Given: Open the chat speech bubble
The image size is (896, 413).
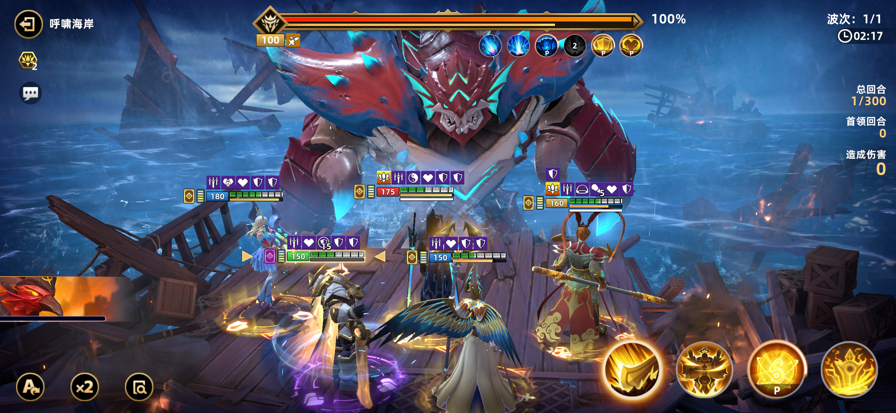Looking at the screenshot, I should 30,93.
